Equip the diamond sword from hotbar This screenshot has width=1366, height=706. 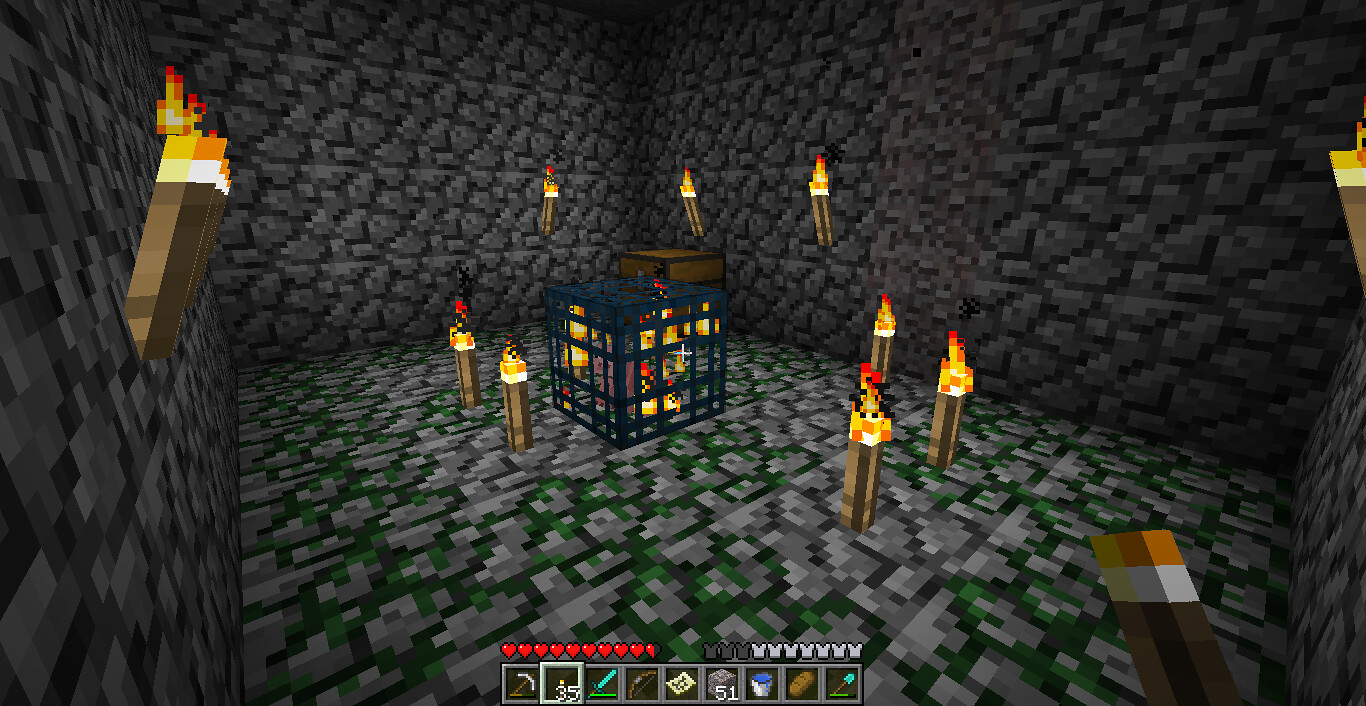pos(602,685)
